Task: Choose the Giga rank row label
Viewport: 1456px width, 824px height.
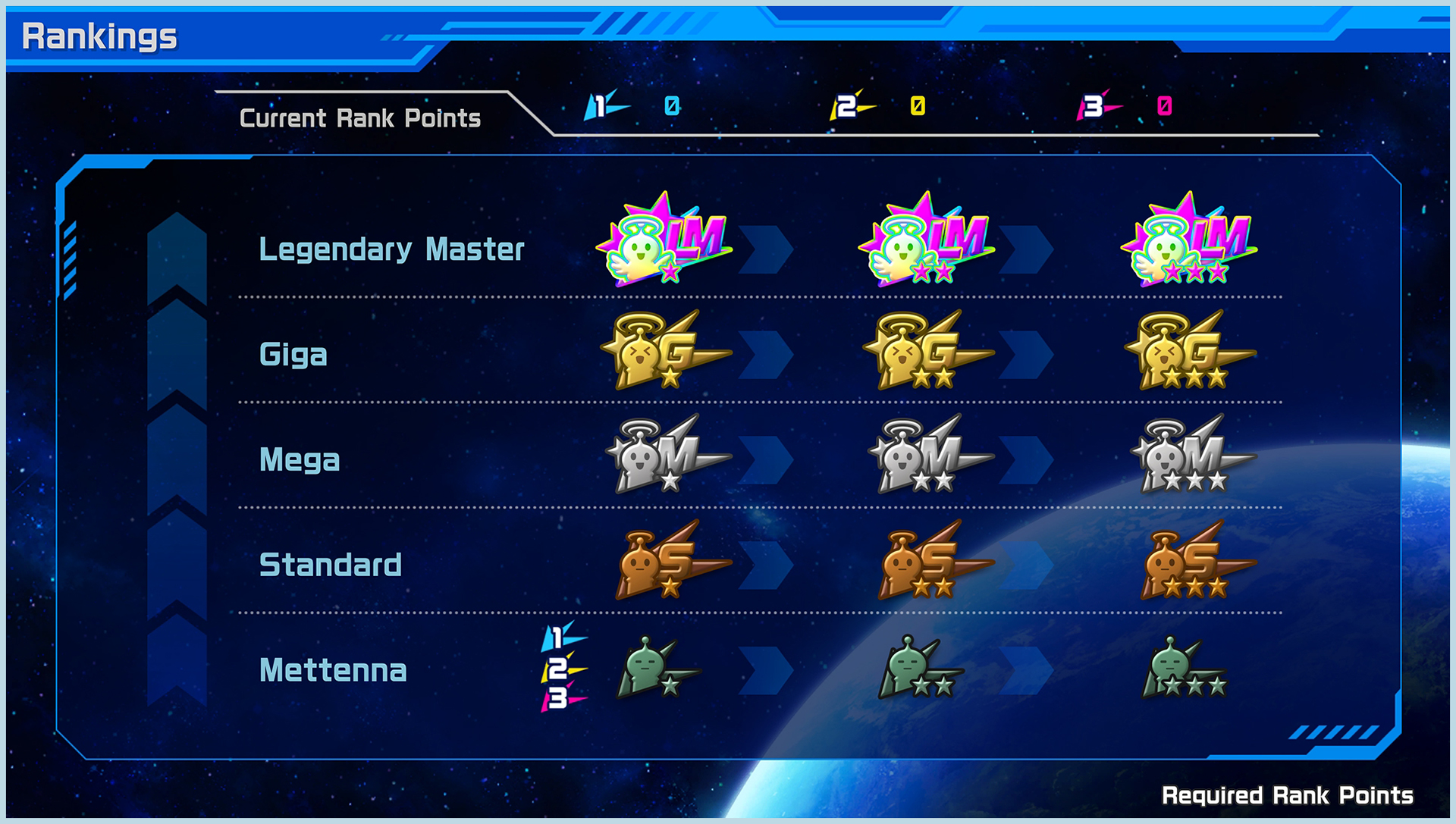Action: click(x=293, y=354)
